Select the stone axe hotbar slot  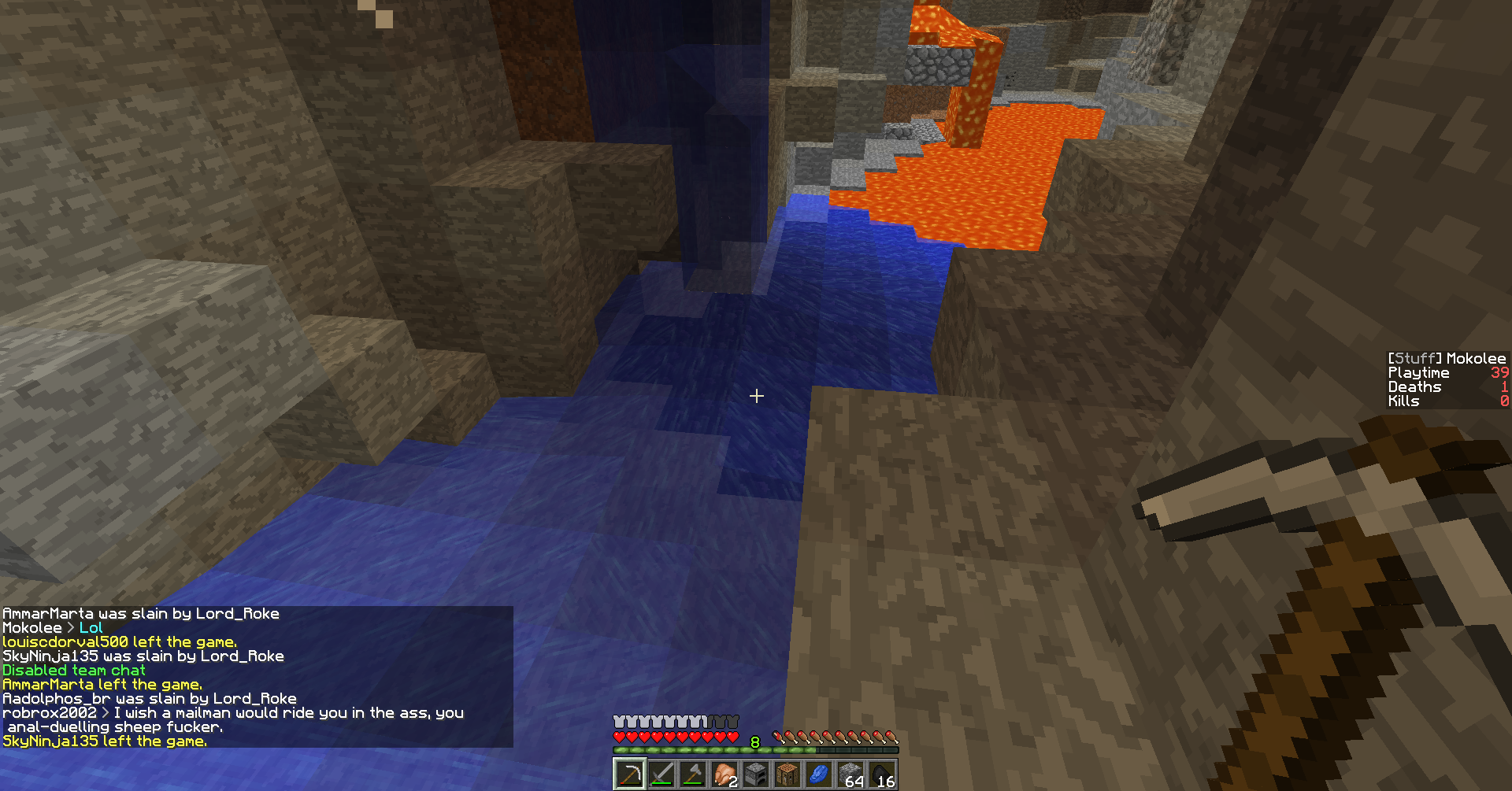click(693, 774)
